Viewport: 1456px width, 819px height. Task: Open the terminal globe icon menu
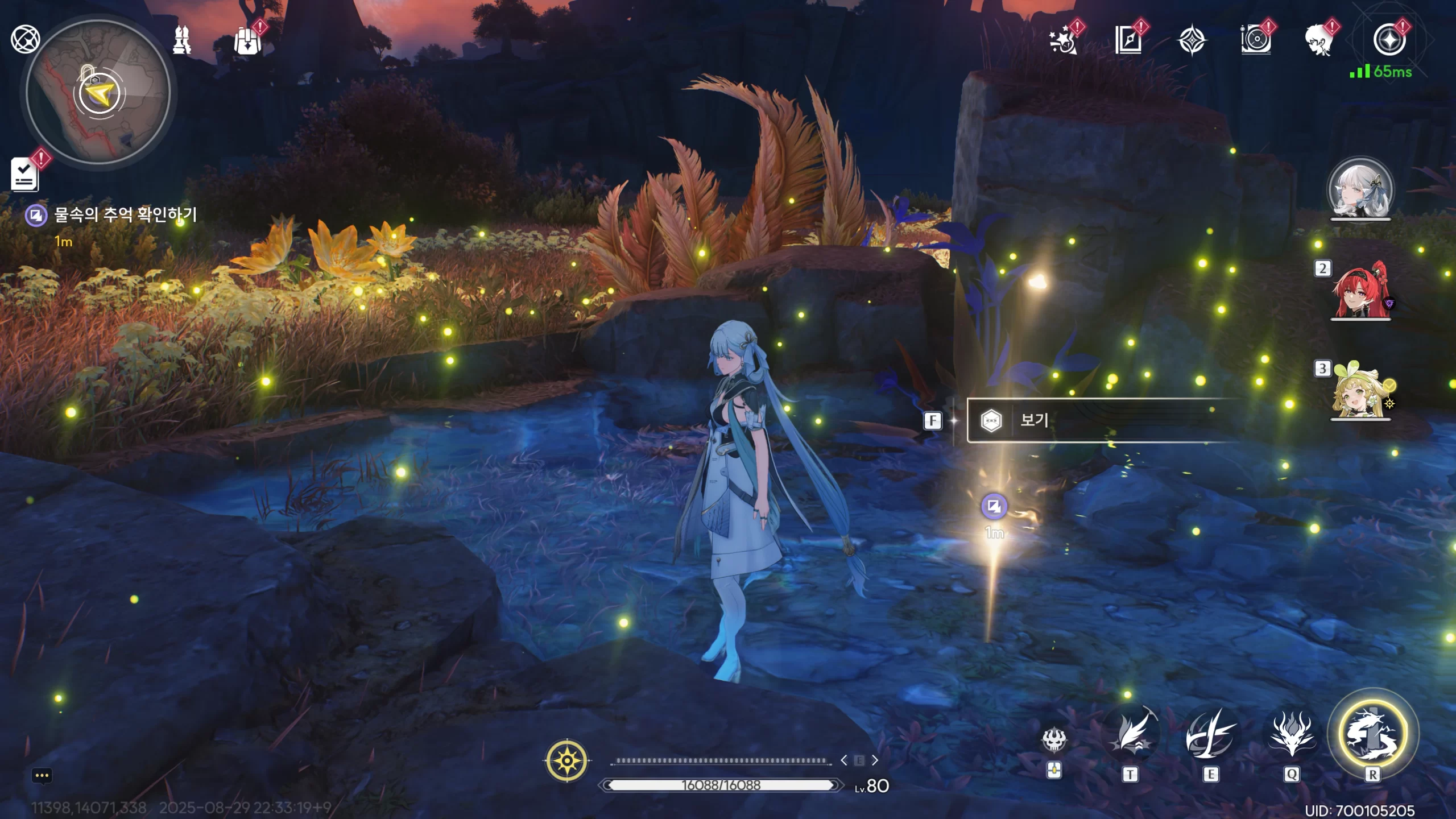pyautogui.click(x=25, y=39)
